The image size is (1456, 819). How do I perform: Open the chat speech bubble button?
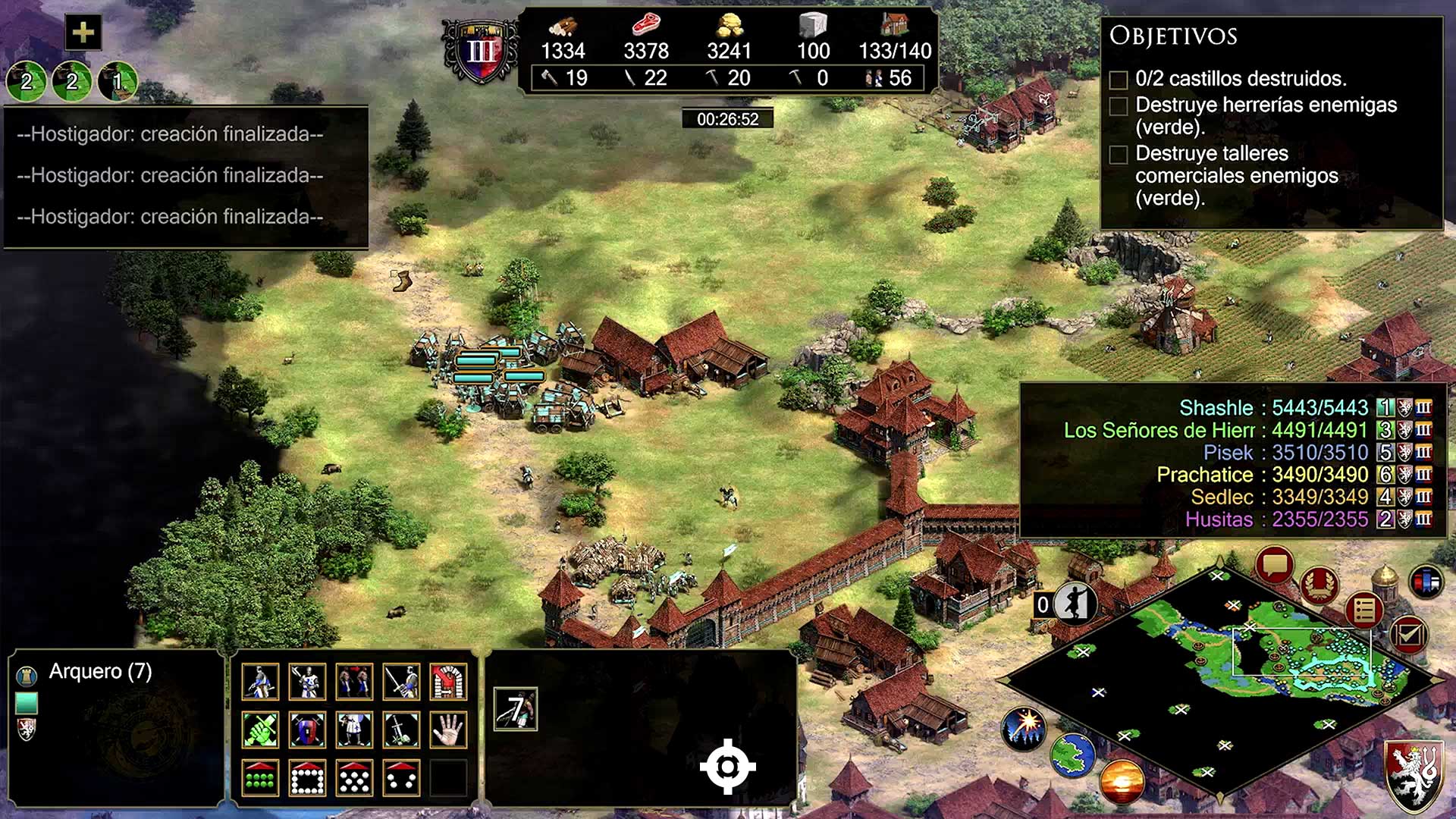click(x=1274, y=565)
